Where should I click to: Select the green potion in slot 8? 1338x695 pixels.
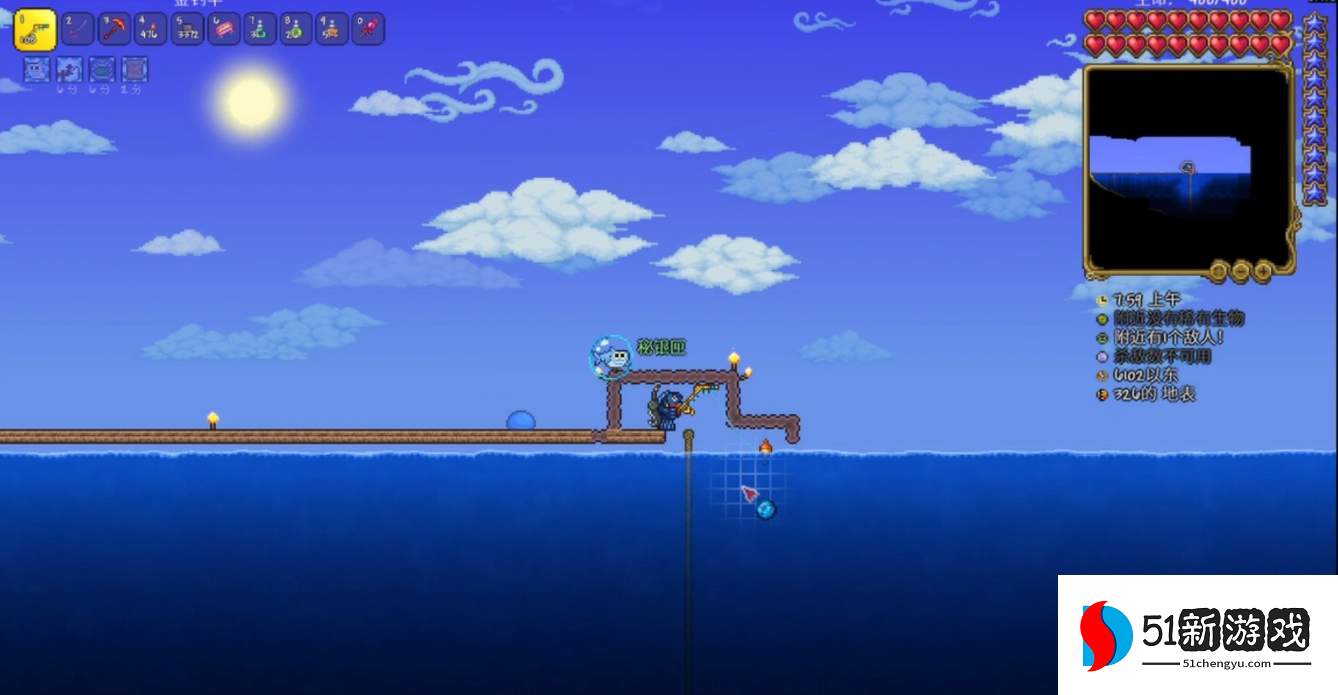pyautogui.click(x=295, y=29)
